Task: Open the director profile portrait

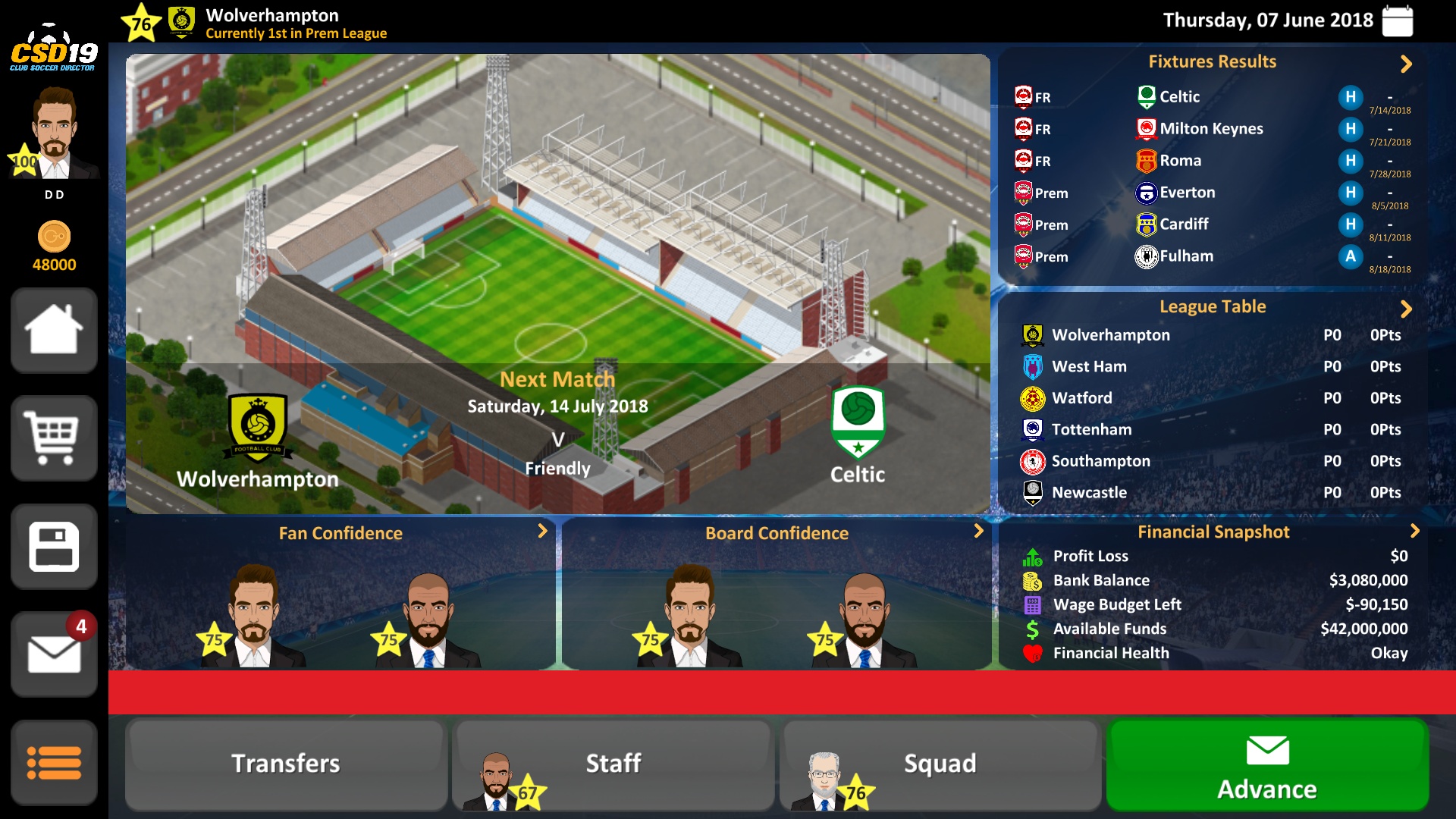Action: (x=54, y=133)
